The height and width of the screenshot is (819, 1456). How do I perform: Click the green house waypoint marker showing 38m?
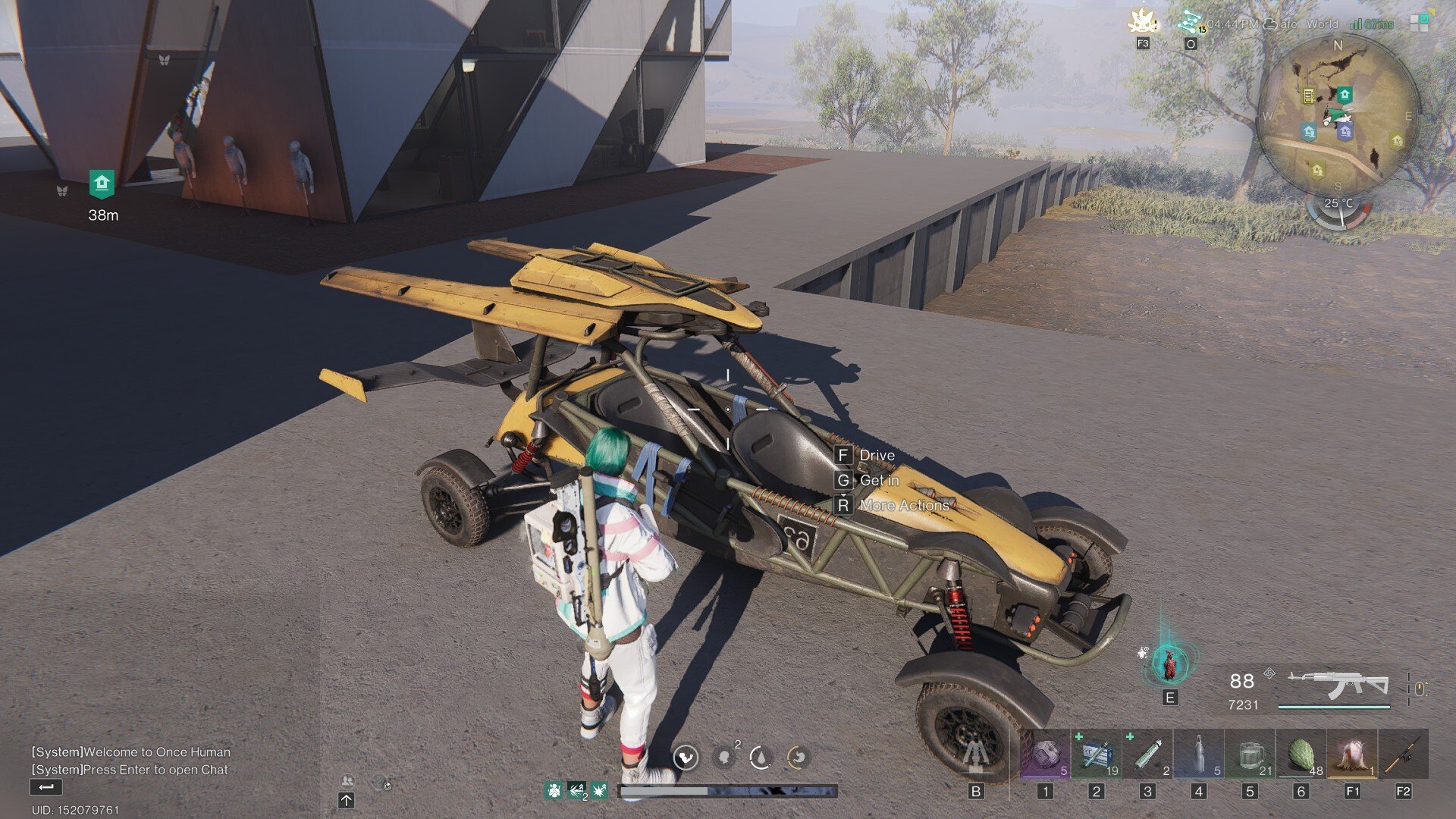click(x=102, y=184)
